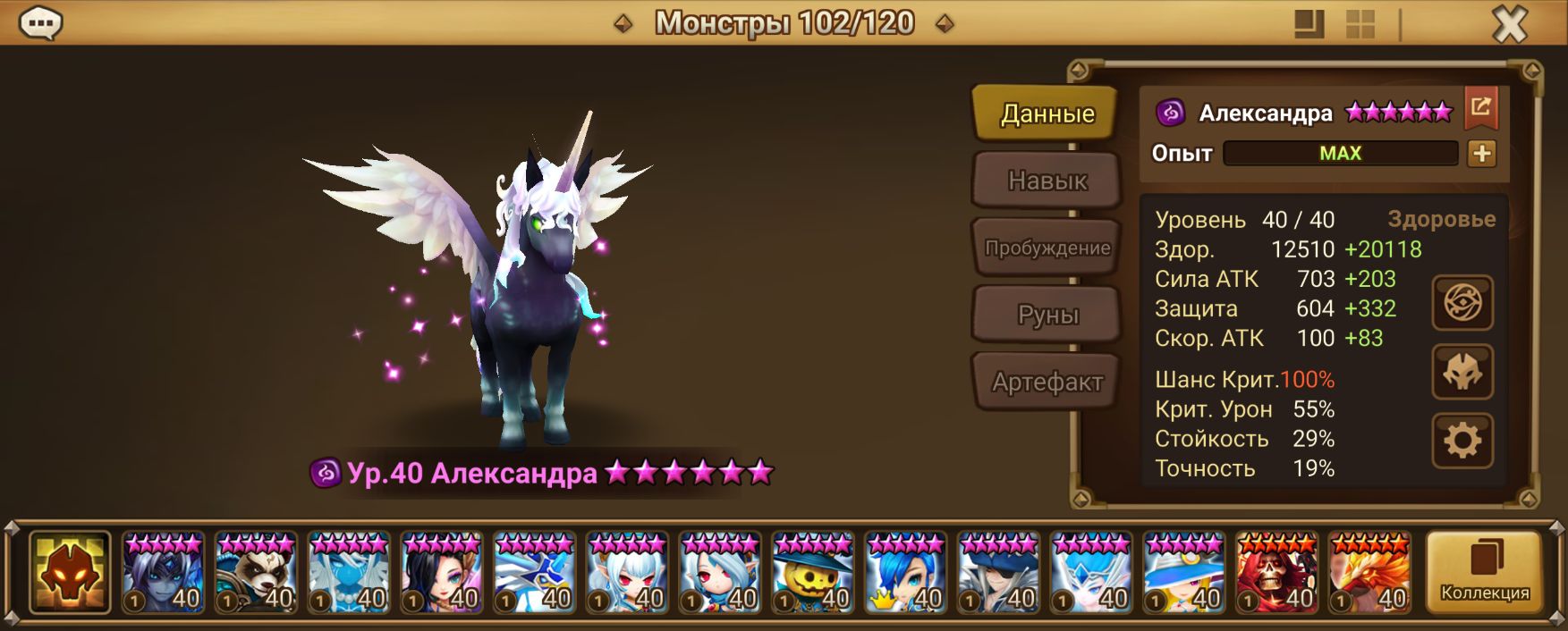The image size is (1568, 631).
Task: Share Александра using the red share icon
Action: click(x=1480, y=108)
